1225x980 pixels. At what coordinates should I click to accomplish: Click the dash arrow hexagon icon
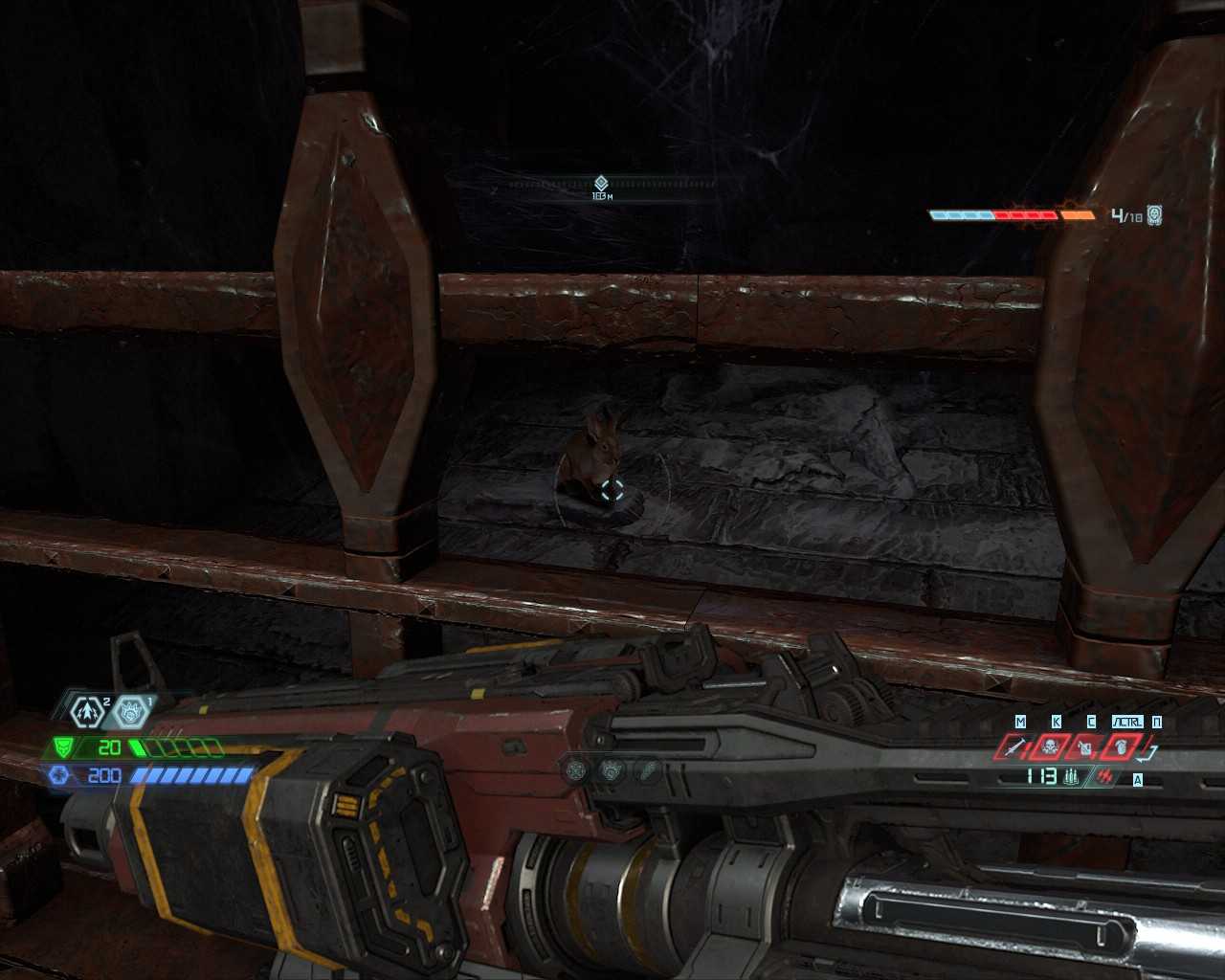click(88, 712)
